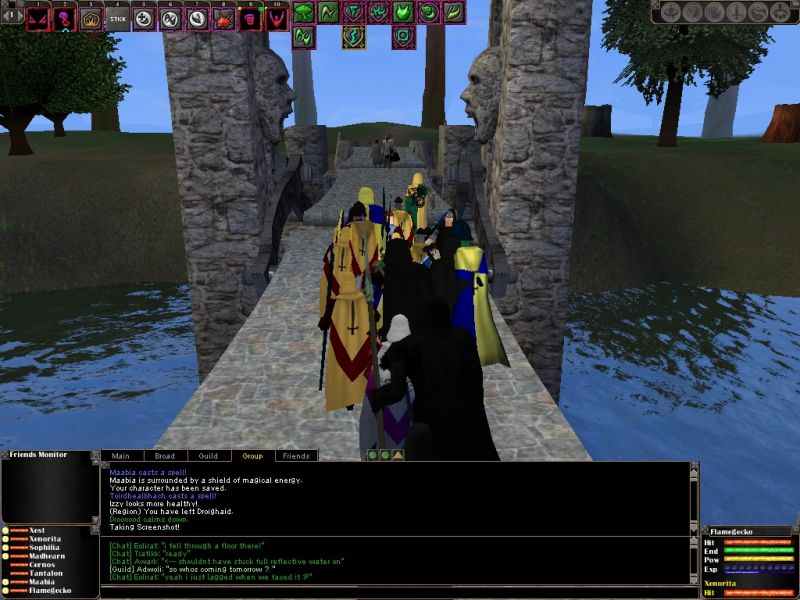Image resolution: width=800 pixels, height=600 pixels.
Task: Select Maabia in the group member list
Action: click(x=42, y=581)
